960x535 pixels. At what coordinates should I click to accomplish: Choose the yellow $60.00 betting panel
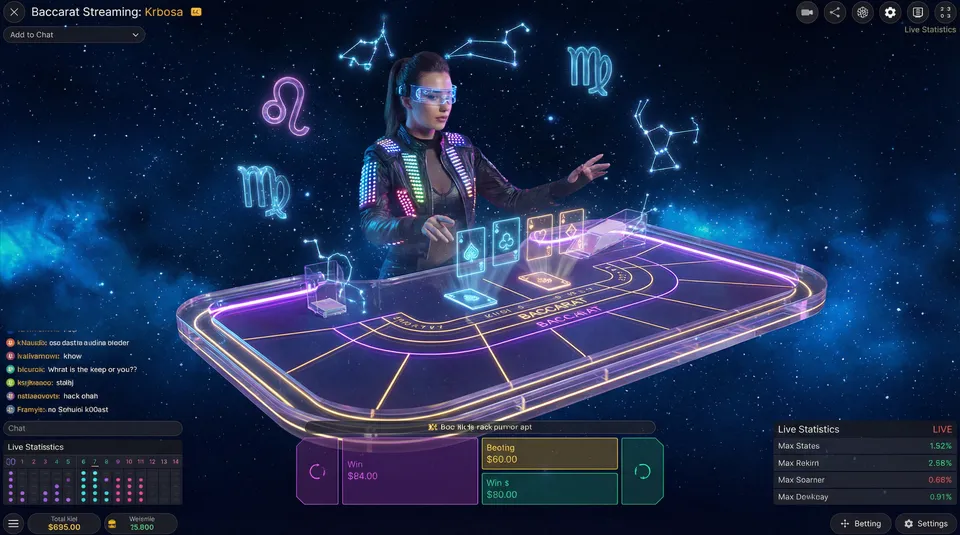click(x=549, y=454)
